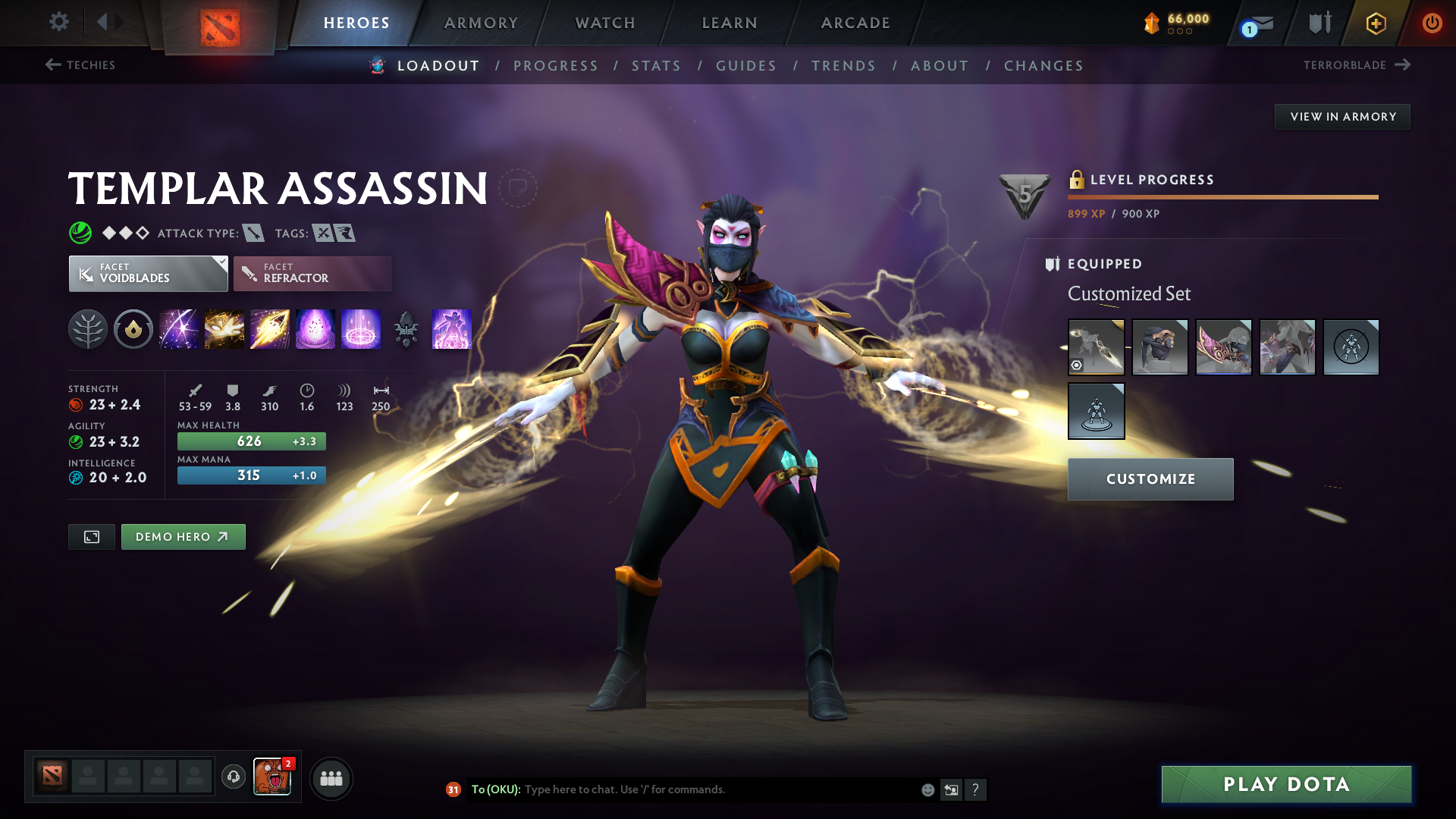Image resolution: width=1456 pixels, height=819 pixels.
Task: View the Stats section
Action: point(657,66)
